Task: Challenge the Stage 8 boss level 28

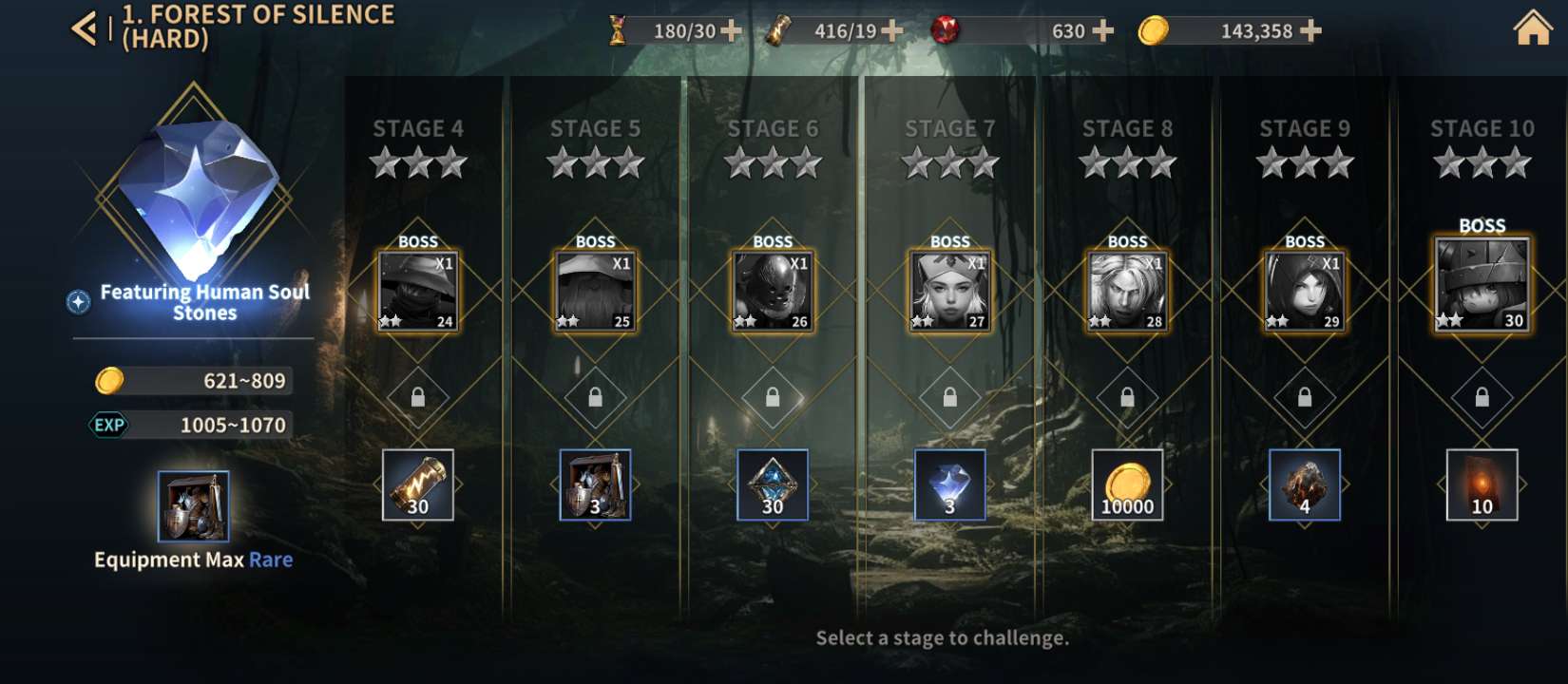Action: click(x=1127, y=291)
